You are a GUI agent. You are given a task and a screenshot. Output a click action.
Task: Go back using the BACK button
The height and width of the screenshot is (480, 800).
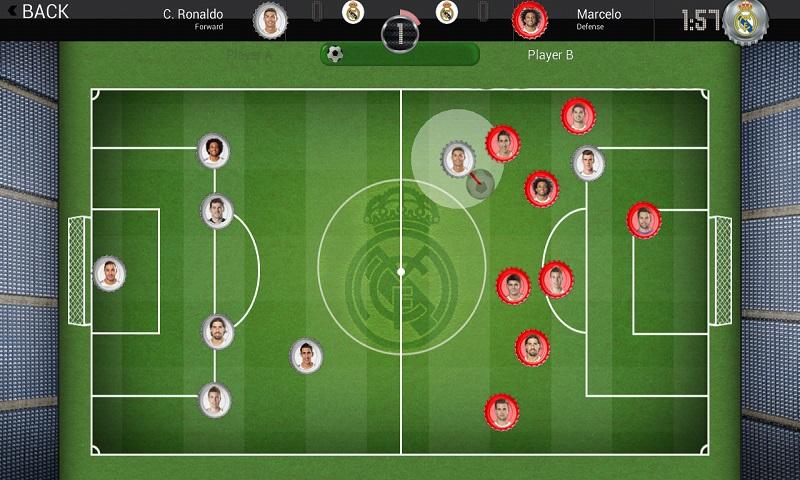click(x=38, y=12)
